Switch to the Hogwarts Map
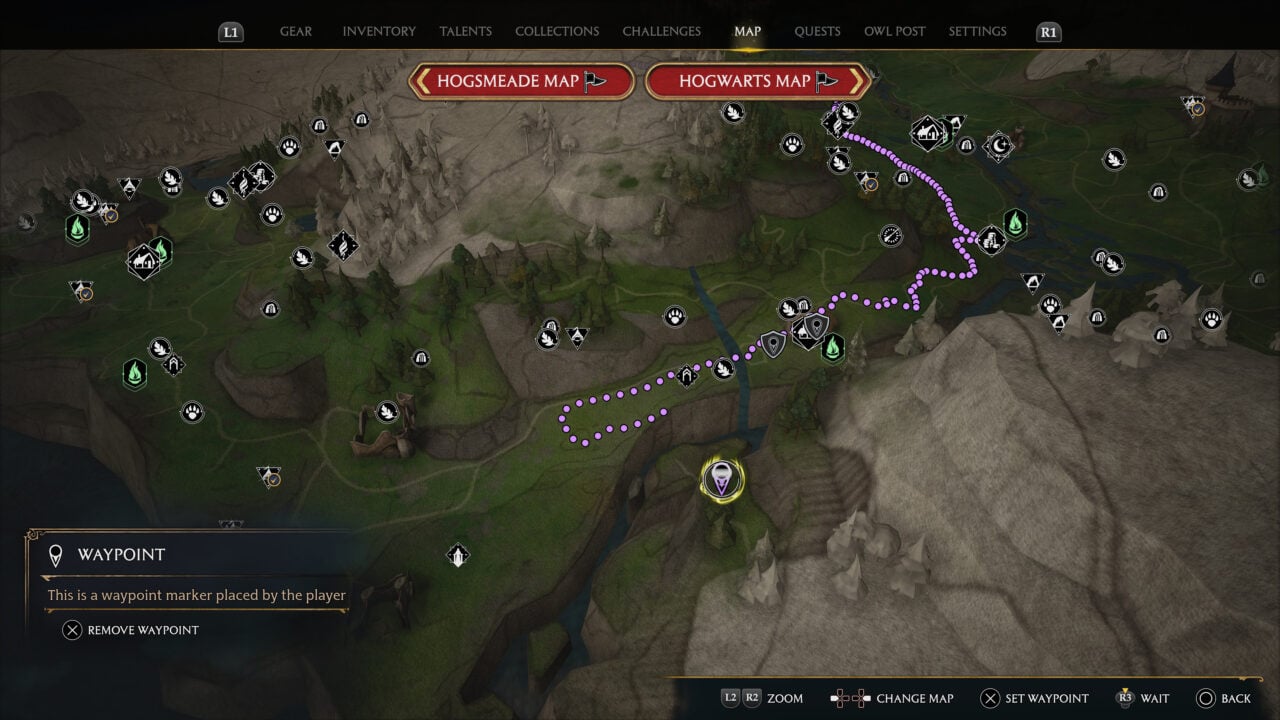This screenshot has height=720, width=1280. click(758, 81)
